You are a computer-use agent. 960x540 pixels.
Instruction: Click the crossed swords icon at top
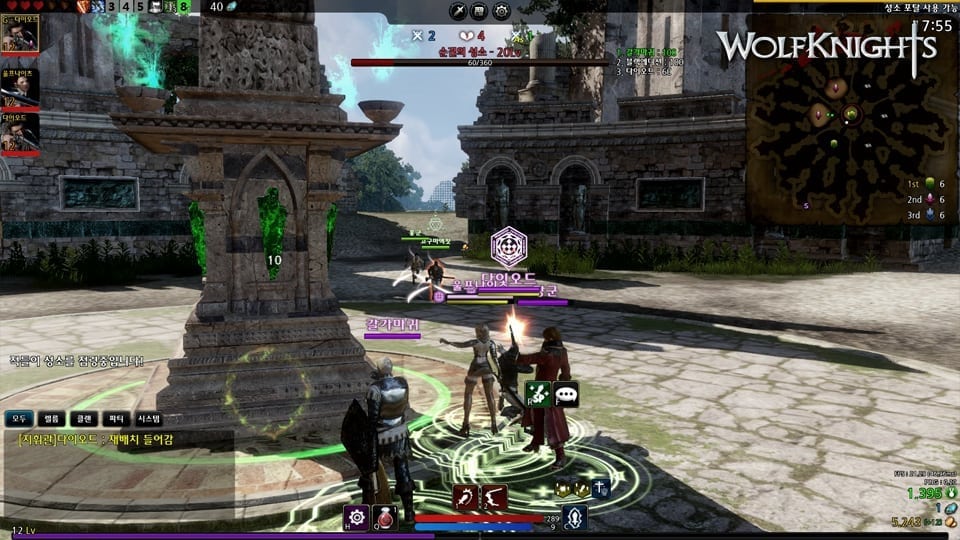(x=458, y=11)
